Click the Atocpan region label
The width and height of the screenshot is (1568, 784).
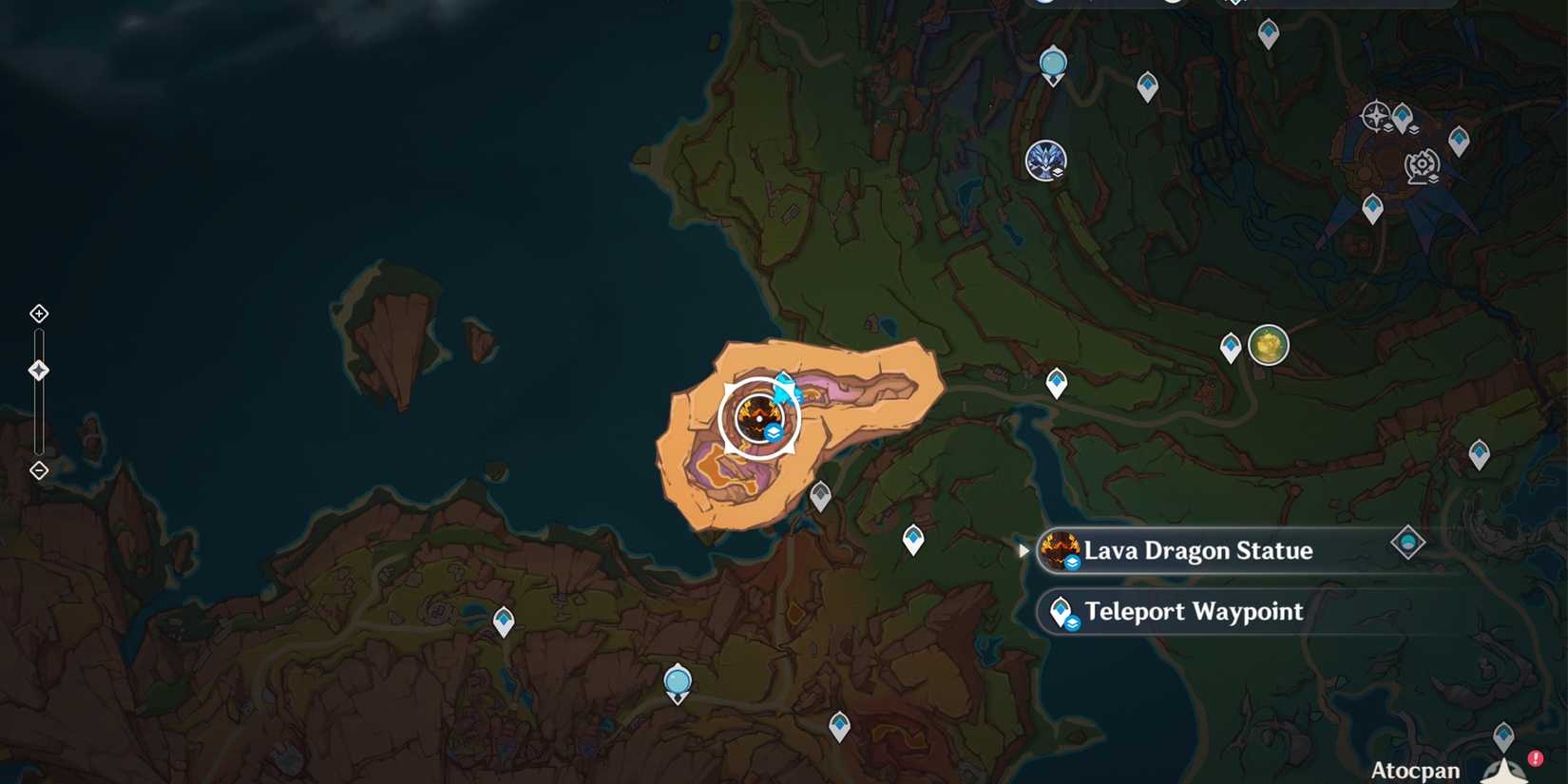1417,770
